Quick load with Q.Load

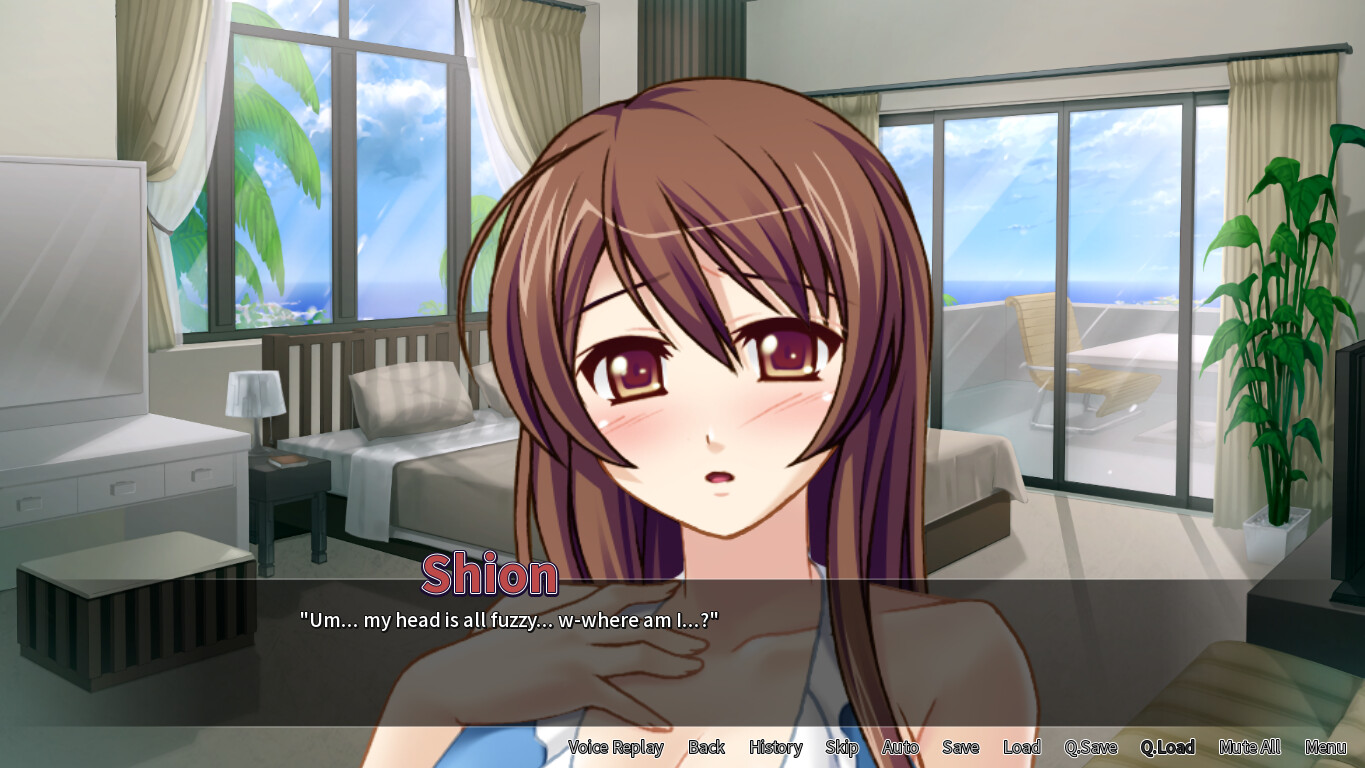(1166, 747)
